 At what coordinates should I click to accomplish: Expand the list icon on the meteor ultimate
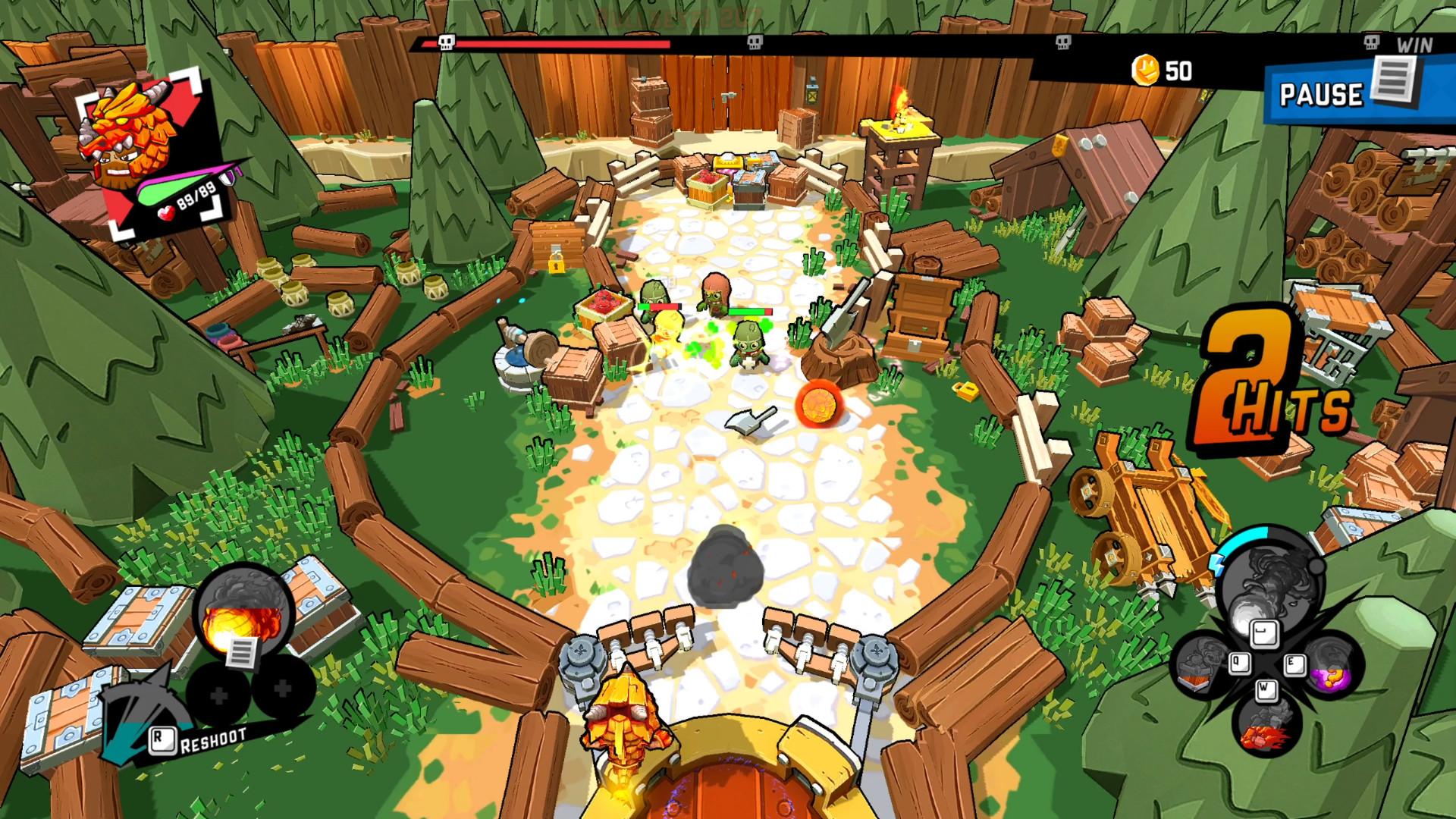point(243,652)
